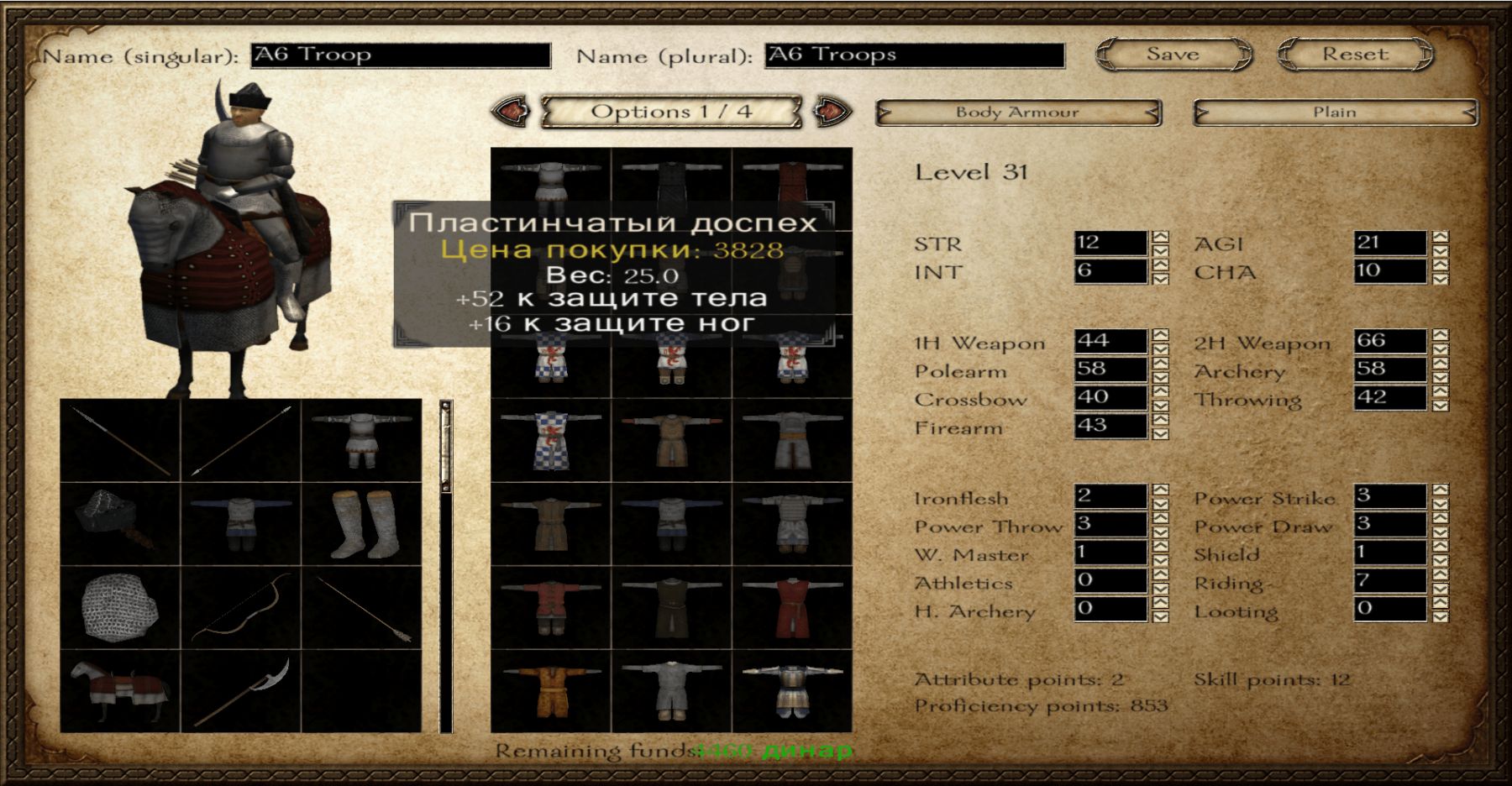Increase the Riding skill
1512x786 pixels.
(1440, 574)
